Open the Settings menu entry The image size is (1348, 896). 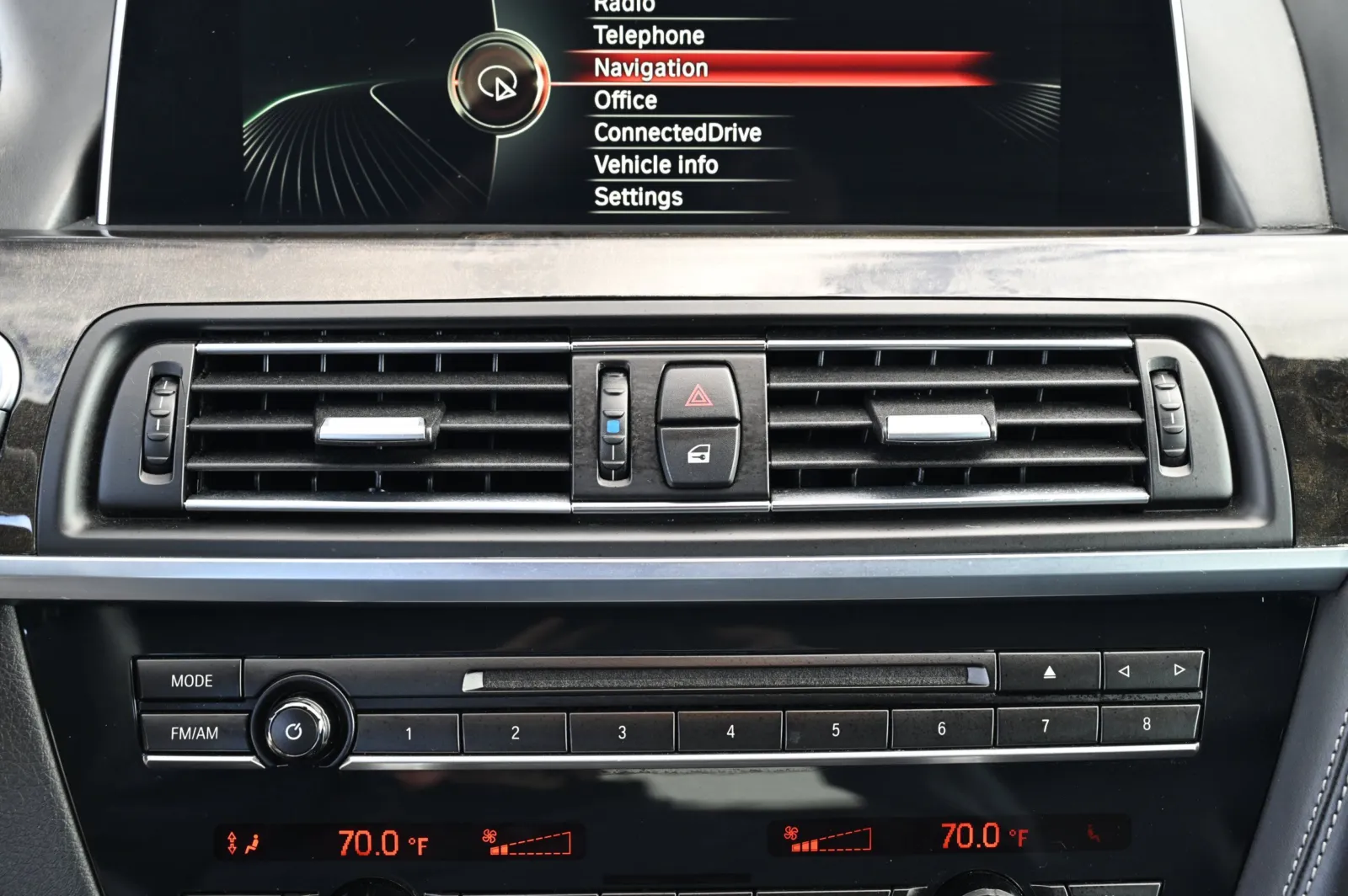(638, 197)
